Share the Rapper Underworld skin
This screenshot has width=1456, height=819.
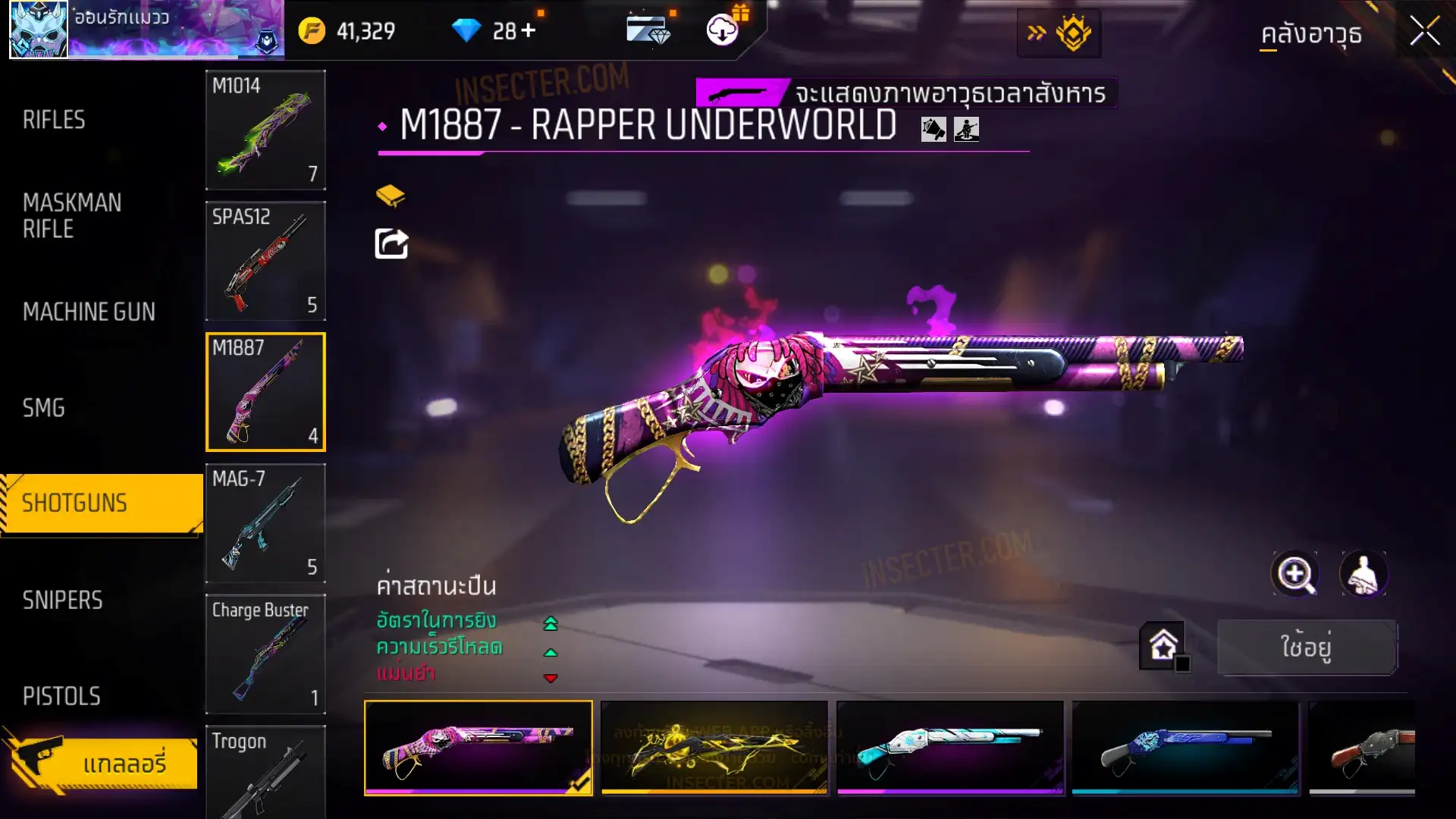click(x=391, y=244)
